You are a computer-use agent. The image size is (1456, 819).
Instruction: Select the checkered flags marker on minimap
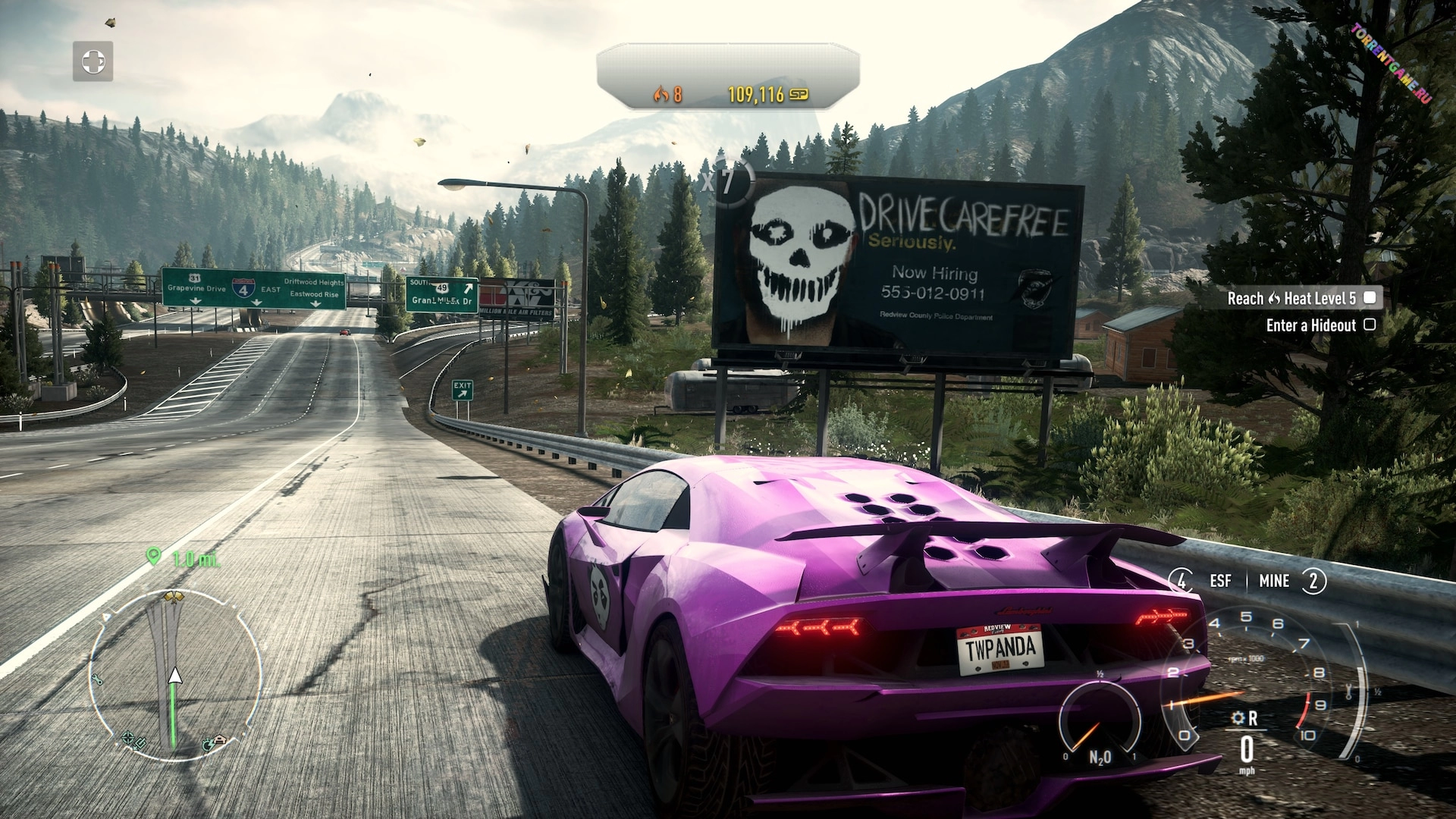(x=174, y=598)
